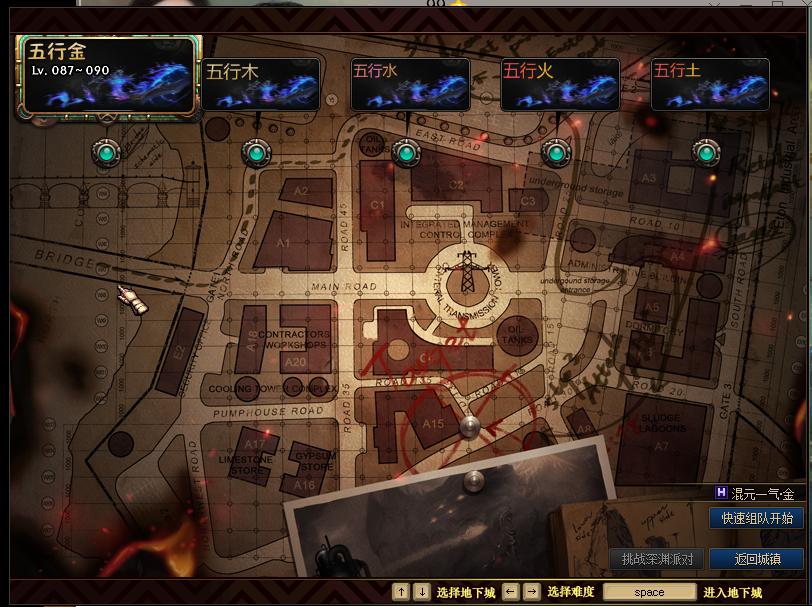Choose the 五行木 dungeon tile
This screenshot has height=607, width=812.
(260, 84)
